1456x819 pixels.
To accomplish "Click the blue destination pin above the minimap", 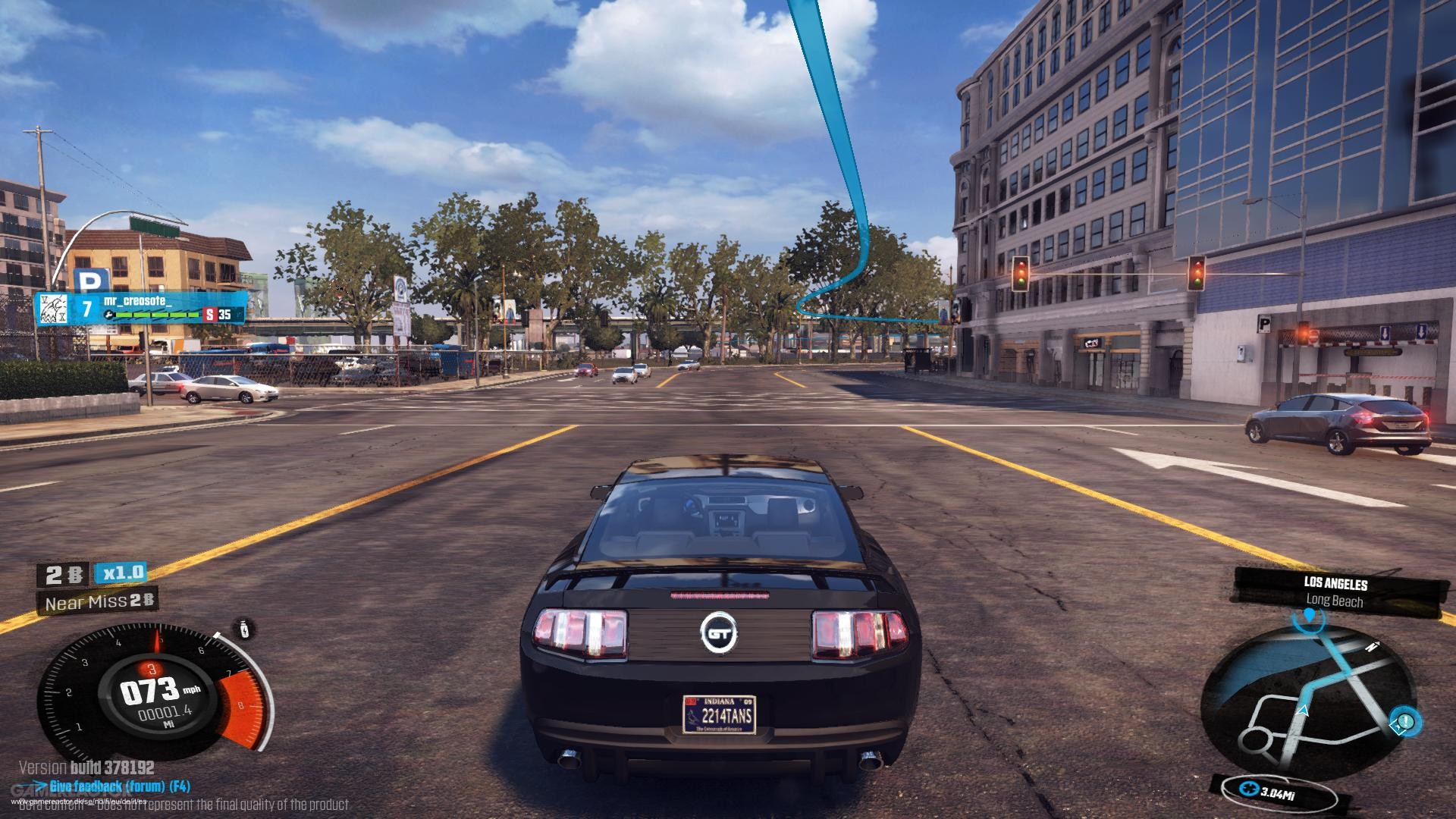I will [x=1310, y=617].
